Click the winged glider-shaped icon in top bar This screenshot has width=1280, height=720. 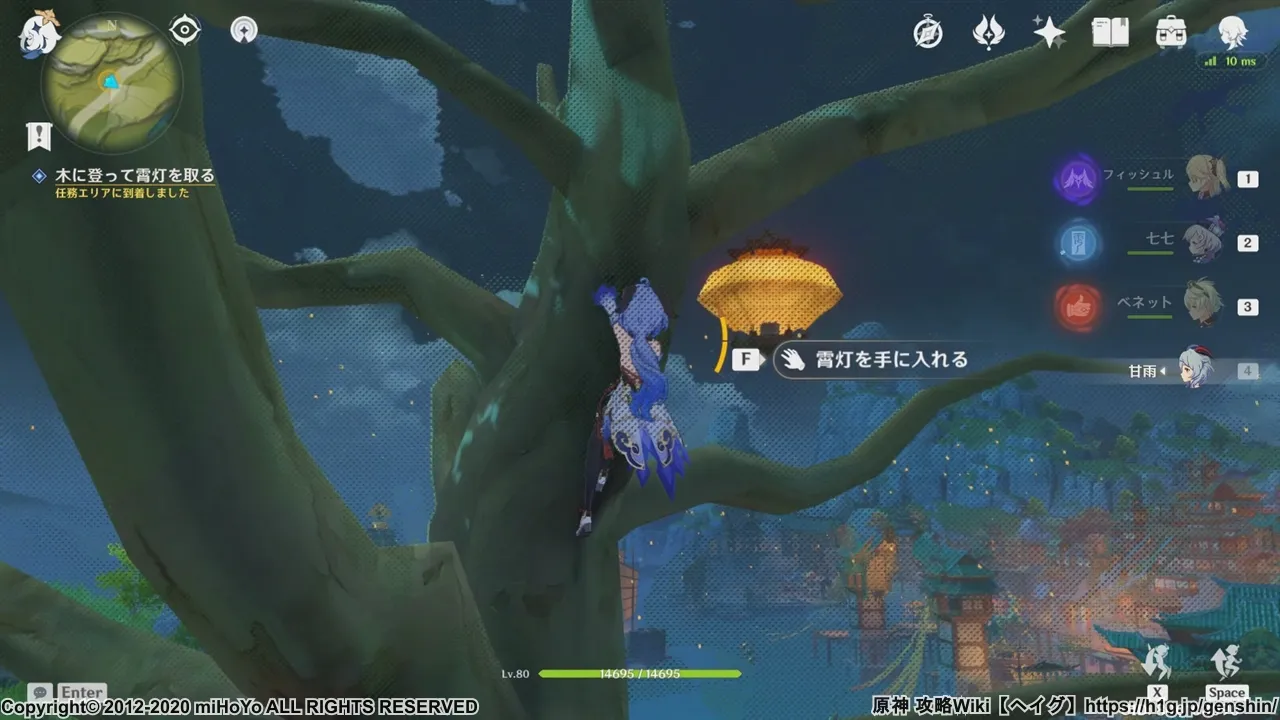[x=988, y=33]
